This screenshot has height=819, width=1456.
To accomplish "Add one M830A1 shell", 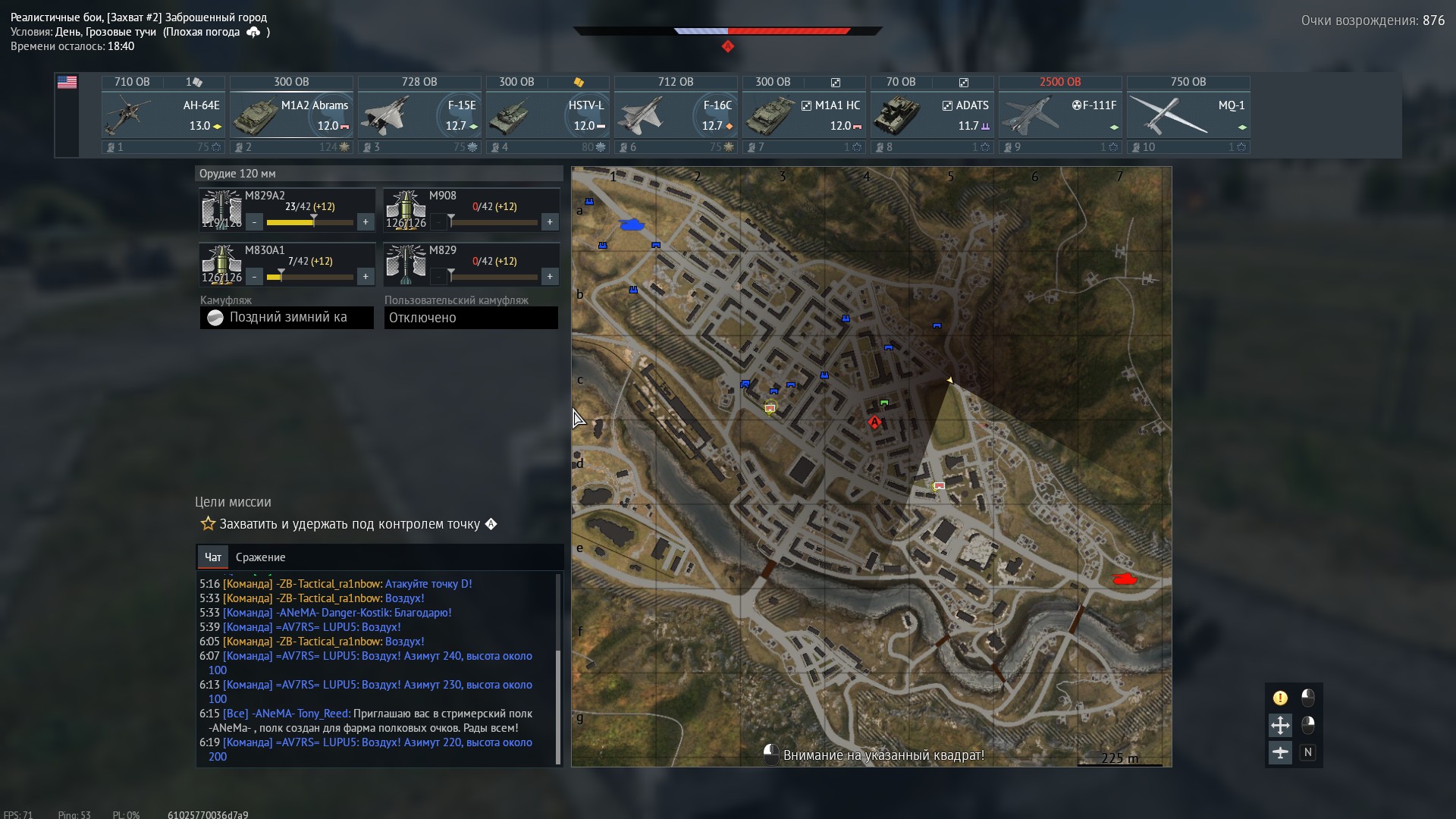I will (x=366, y=277).
